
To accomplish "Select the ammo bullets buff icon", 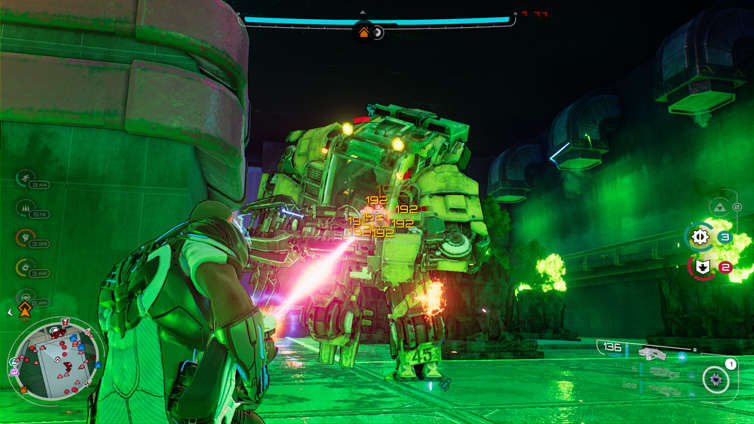I will [x=26, y=208].
